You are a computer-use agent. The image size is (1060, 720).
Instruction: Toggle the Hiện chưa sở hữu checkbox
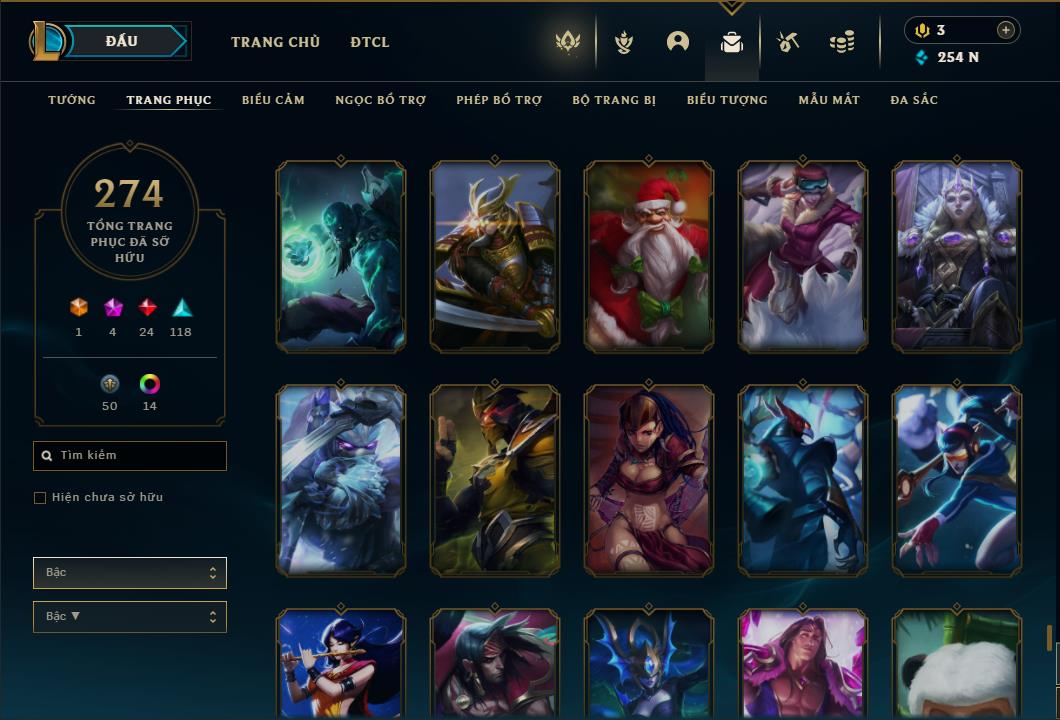tap(40, 498)
